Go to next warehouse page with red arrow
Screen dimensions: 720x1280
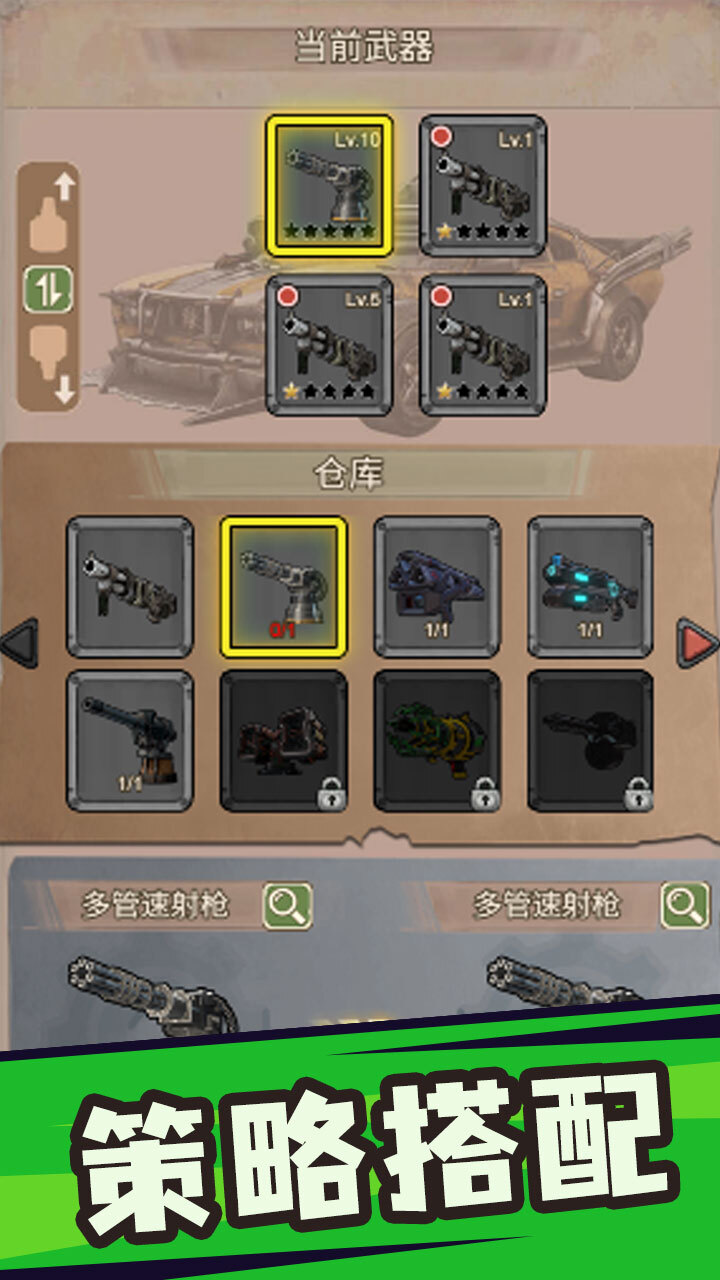(697, 641)
